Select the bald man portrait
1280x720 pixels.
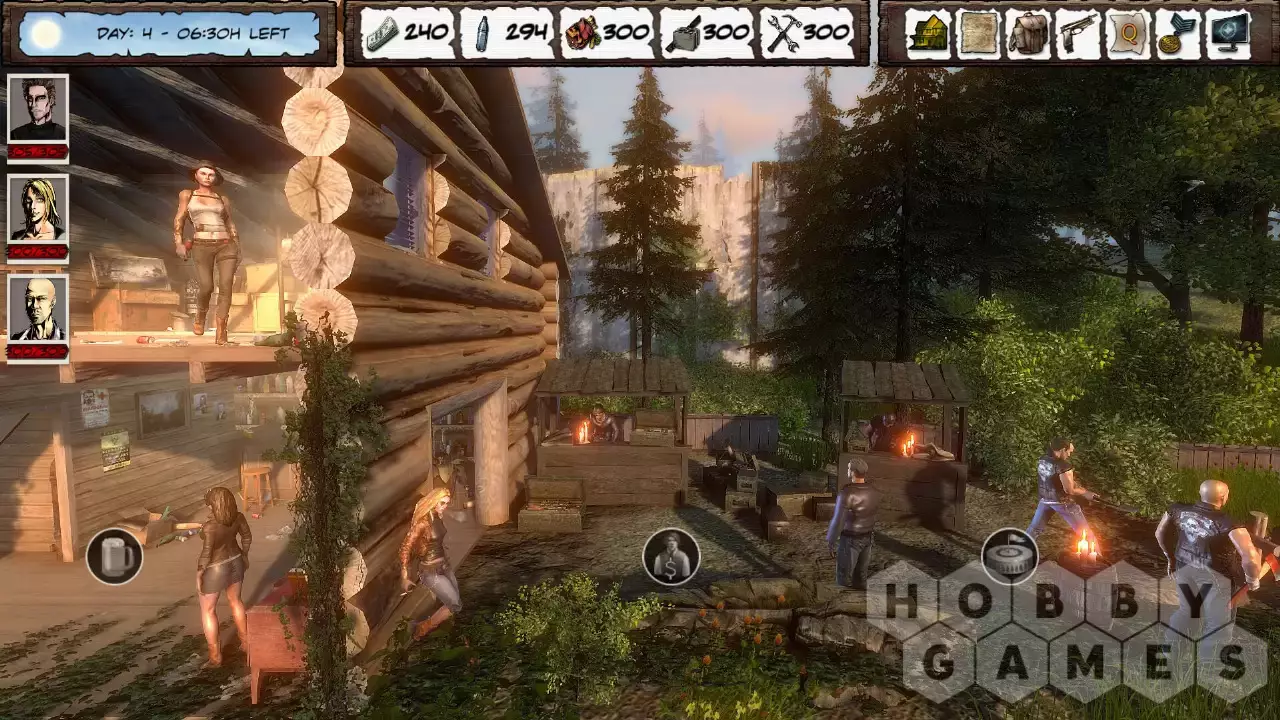point(38,309)
